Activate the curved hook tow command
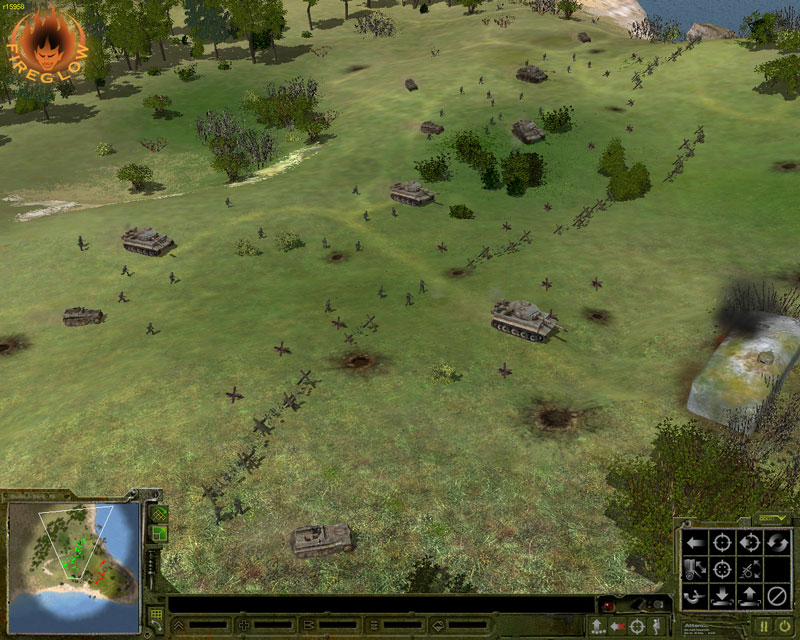This screenshot has height=640, width=800. tap(693, 597)
